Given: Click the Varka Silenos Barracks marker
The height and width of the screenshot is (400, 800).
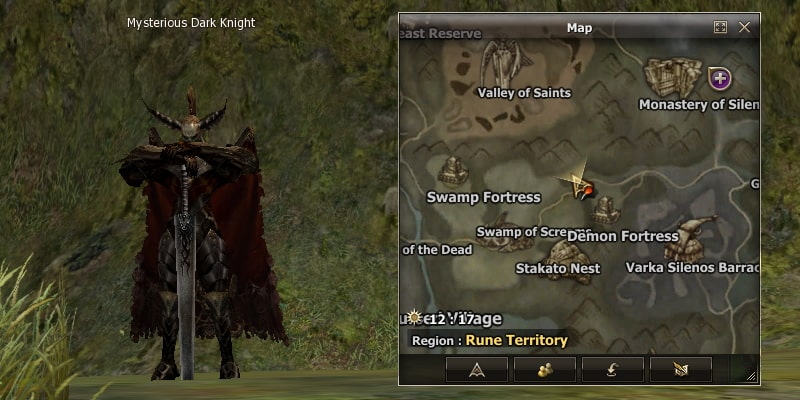Looking at the screenshot, I should point(694,238).
